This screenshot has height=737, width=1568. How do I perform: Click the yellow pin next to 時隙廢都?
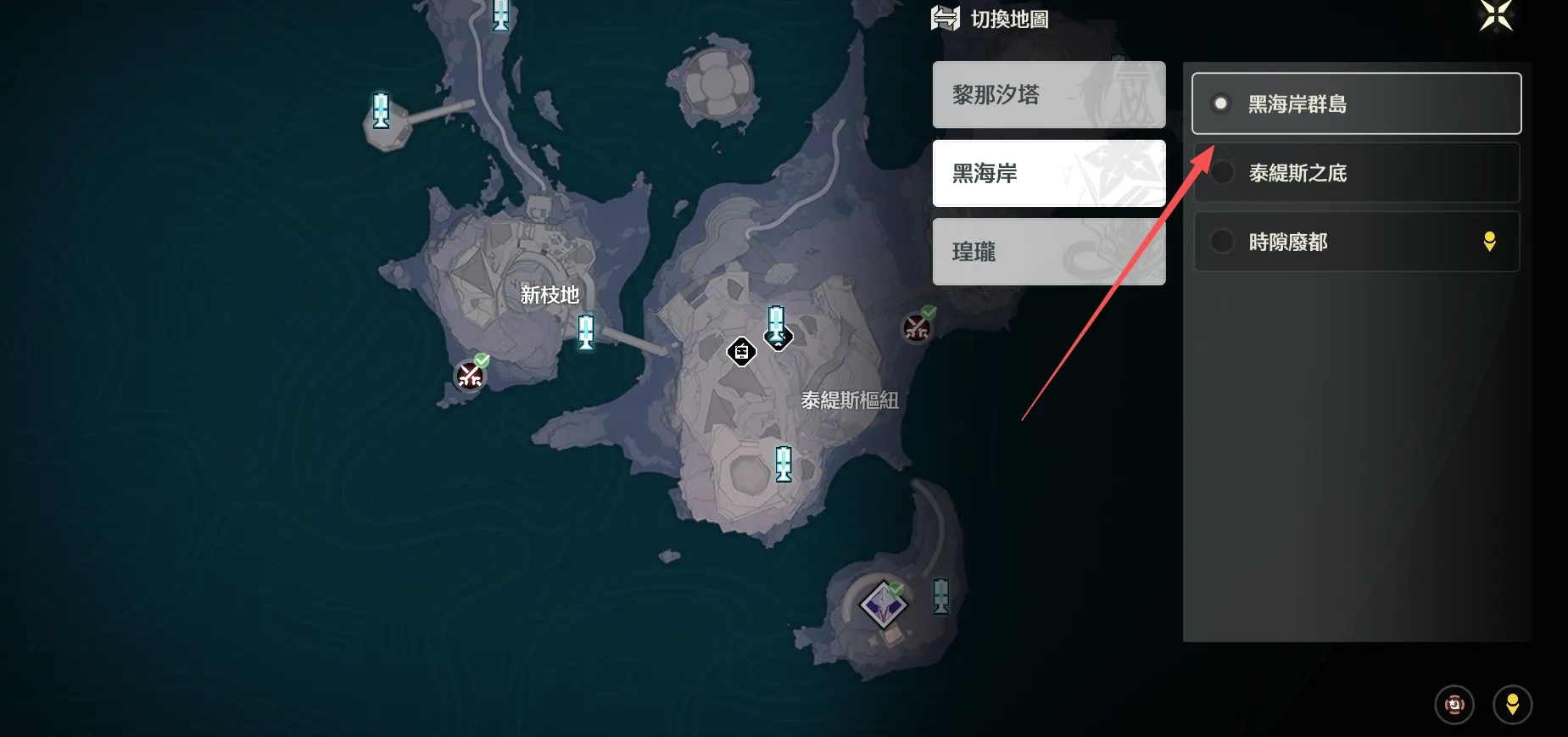(x=1492, y=242)
